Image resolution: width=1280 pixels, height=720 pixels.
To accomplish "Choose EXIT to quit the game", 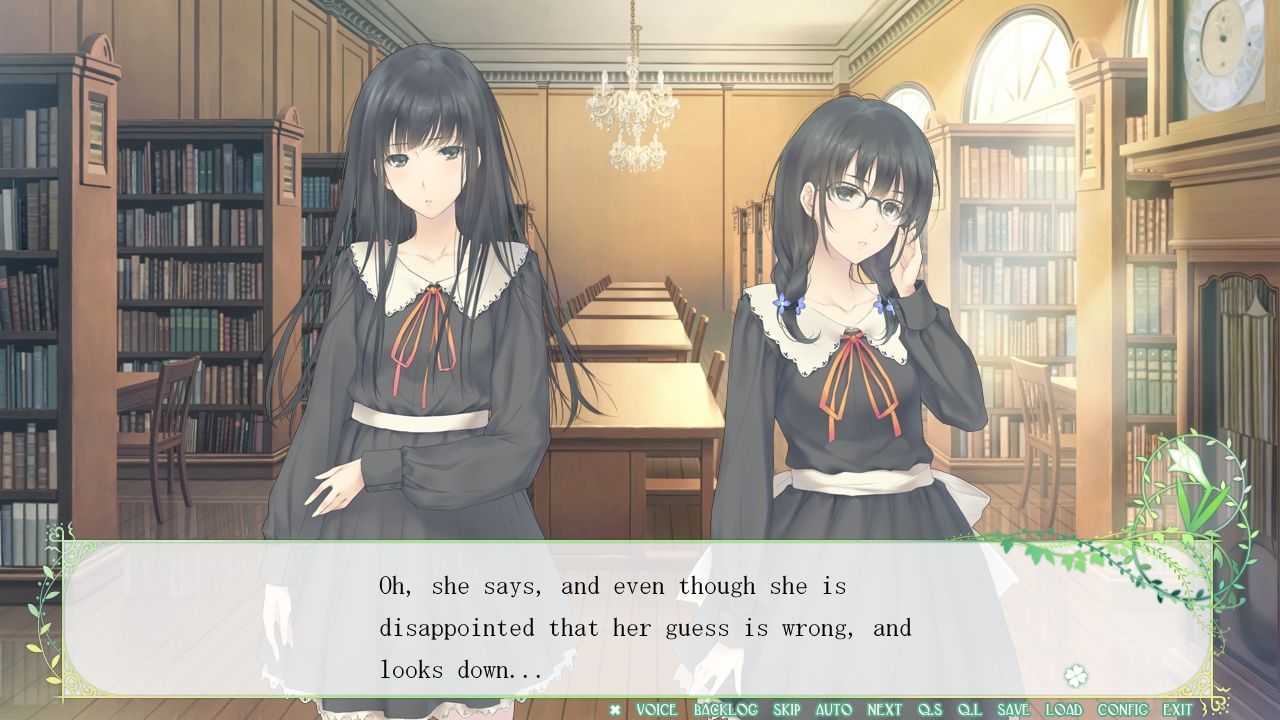I will tap(1177, 710).
